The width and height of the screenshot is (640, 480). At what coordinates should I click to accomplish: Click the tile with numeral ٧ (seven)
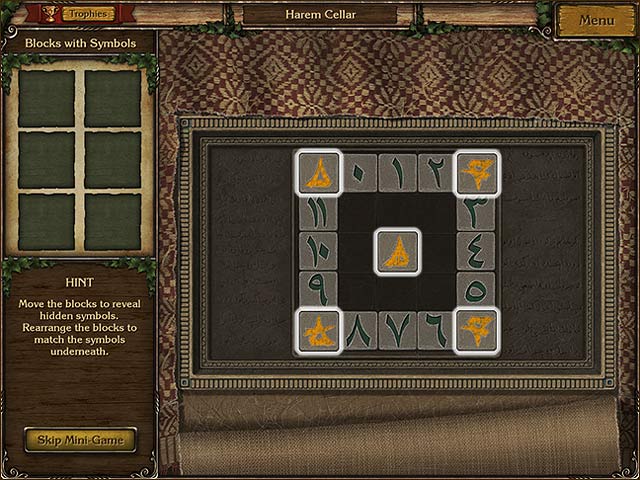tap(397, 330)
